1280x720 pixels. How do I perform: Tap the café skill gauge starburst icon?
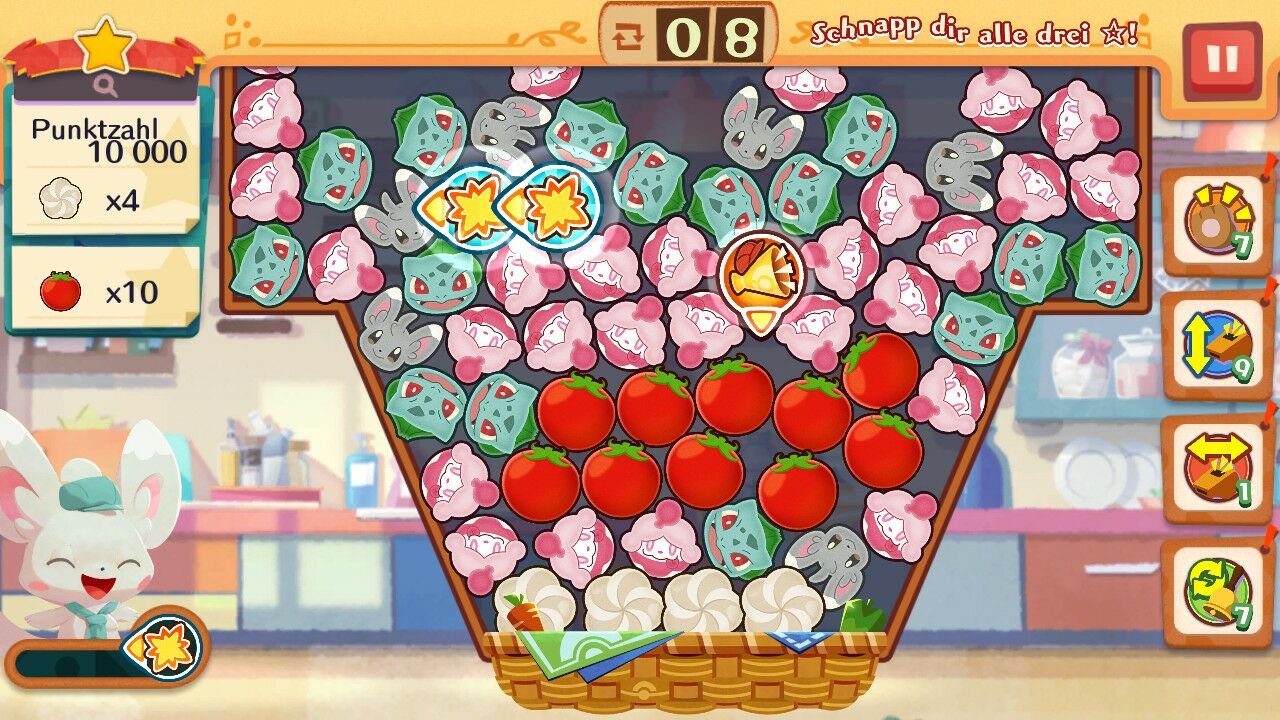tap(166, 649)
